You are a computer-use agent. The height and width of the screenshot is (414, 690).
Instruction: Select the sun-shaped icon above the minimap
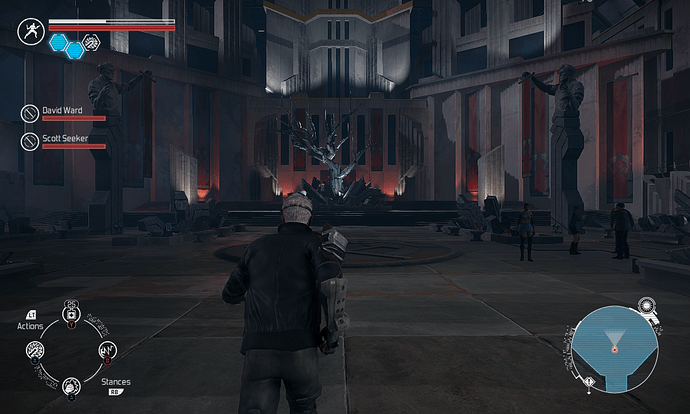(648, 306)
